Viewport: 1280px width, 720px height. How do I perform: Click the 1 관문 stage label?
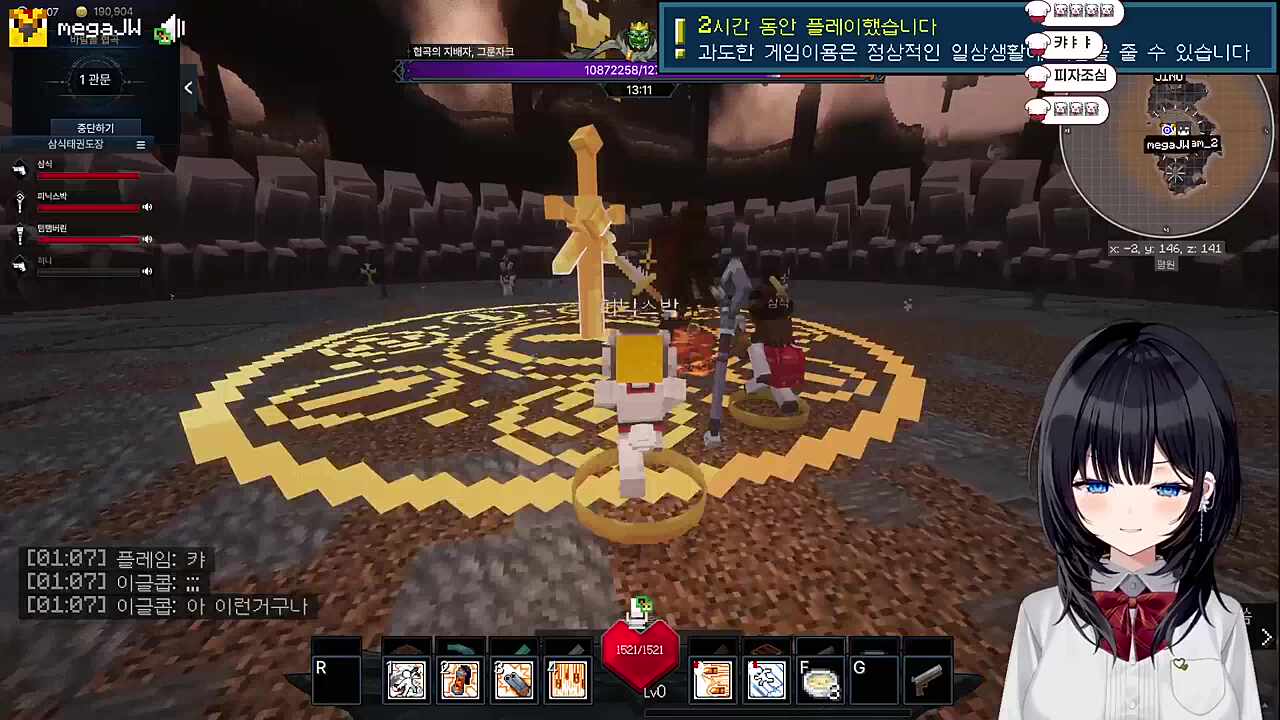[x=94, y=79]
